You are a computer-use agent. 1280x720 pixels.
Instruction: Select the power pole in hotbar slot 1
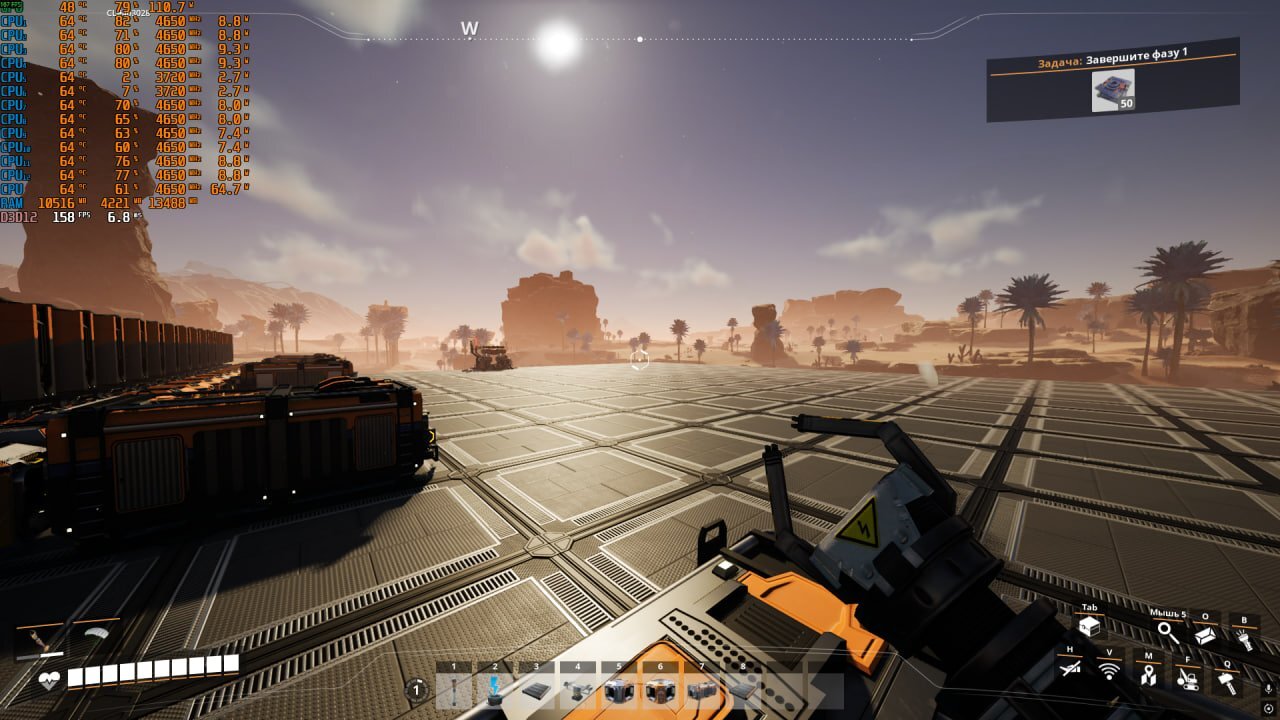click(x=453, y=690)
